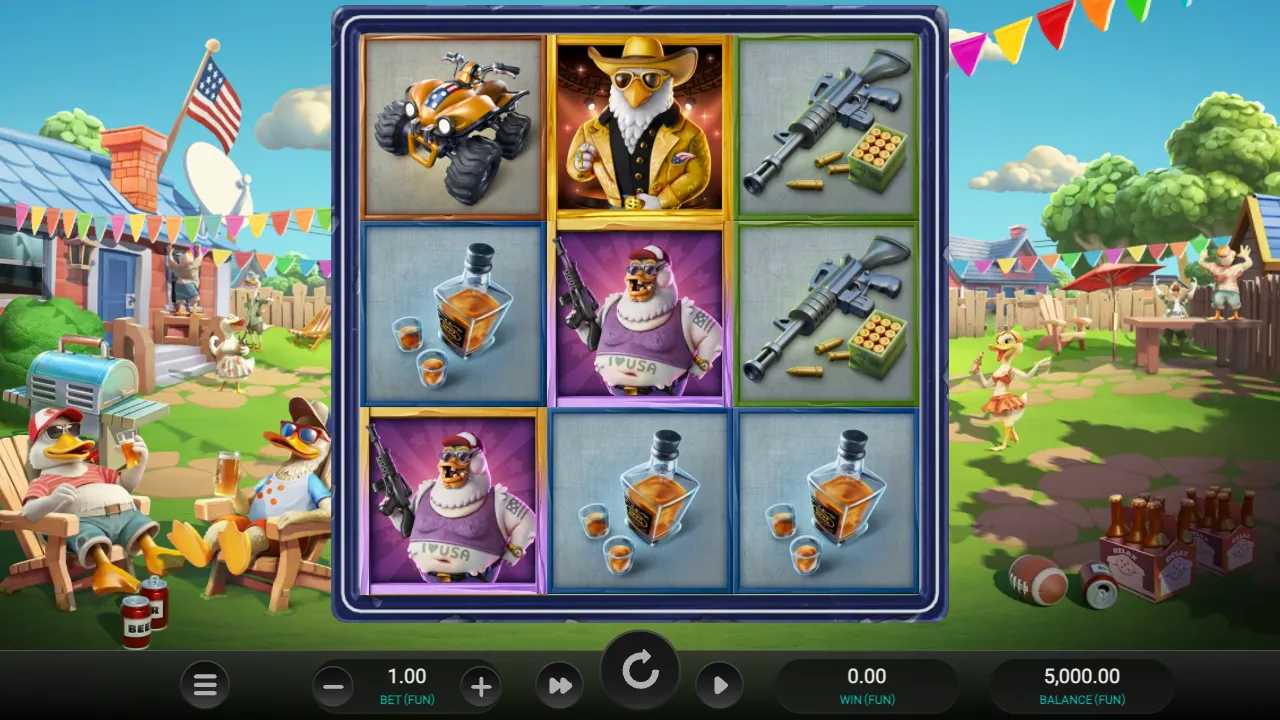Click the rifle and ammo symbol on top row
Viewport: 1280px width, 720px height.
828,125
